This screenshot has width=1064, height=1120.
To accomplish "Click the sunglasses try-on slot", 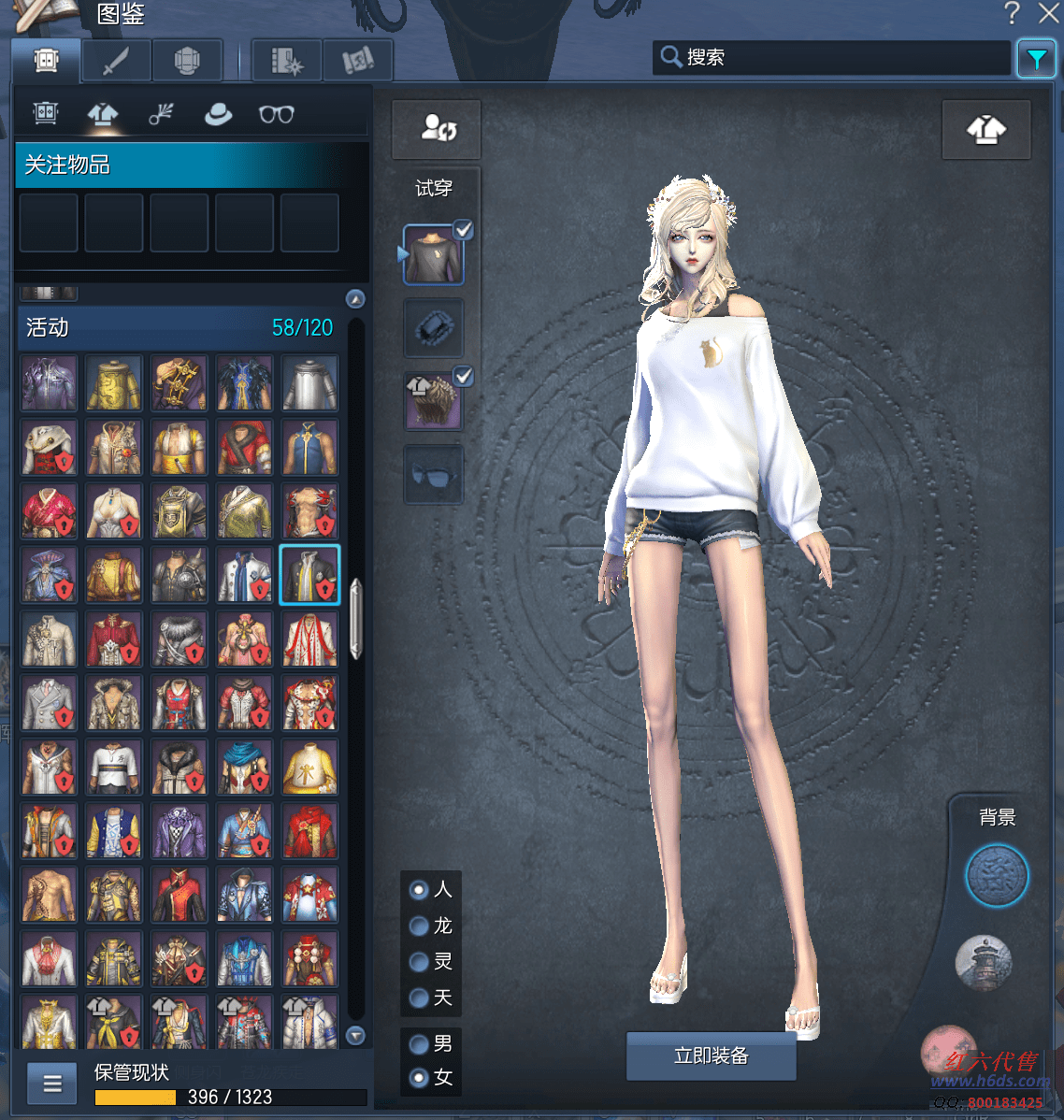I will coord(433,475).
